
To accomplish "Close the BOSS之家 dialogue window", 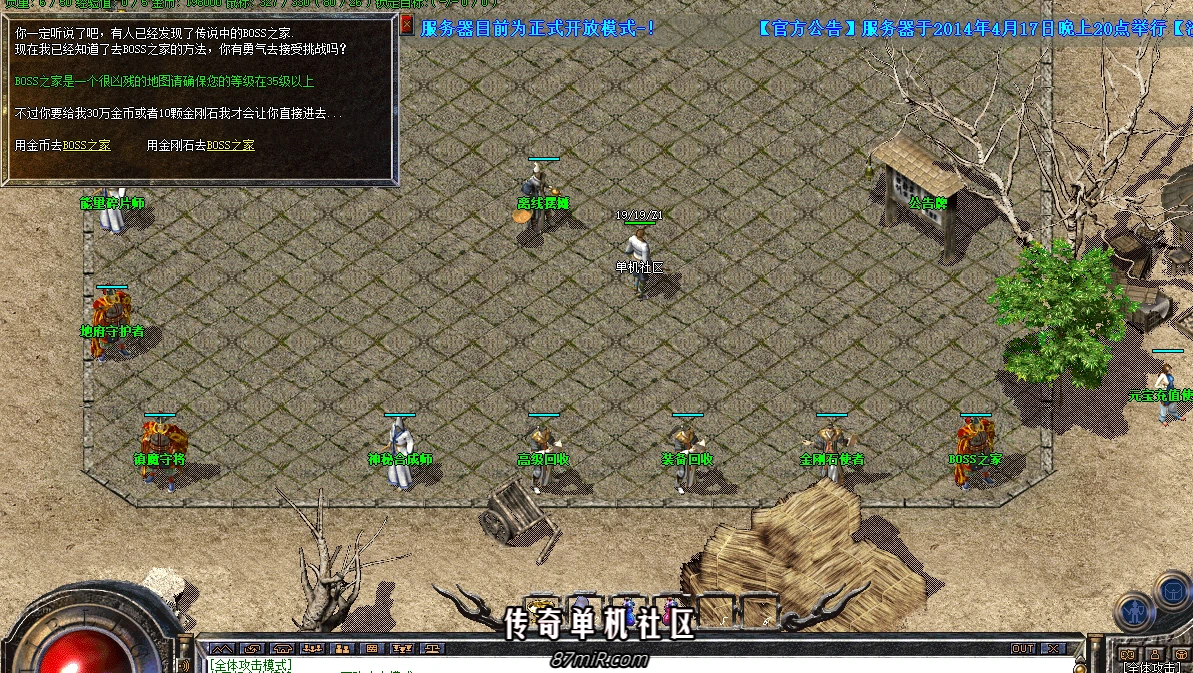I will point(406,26).
